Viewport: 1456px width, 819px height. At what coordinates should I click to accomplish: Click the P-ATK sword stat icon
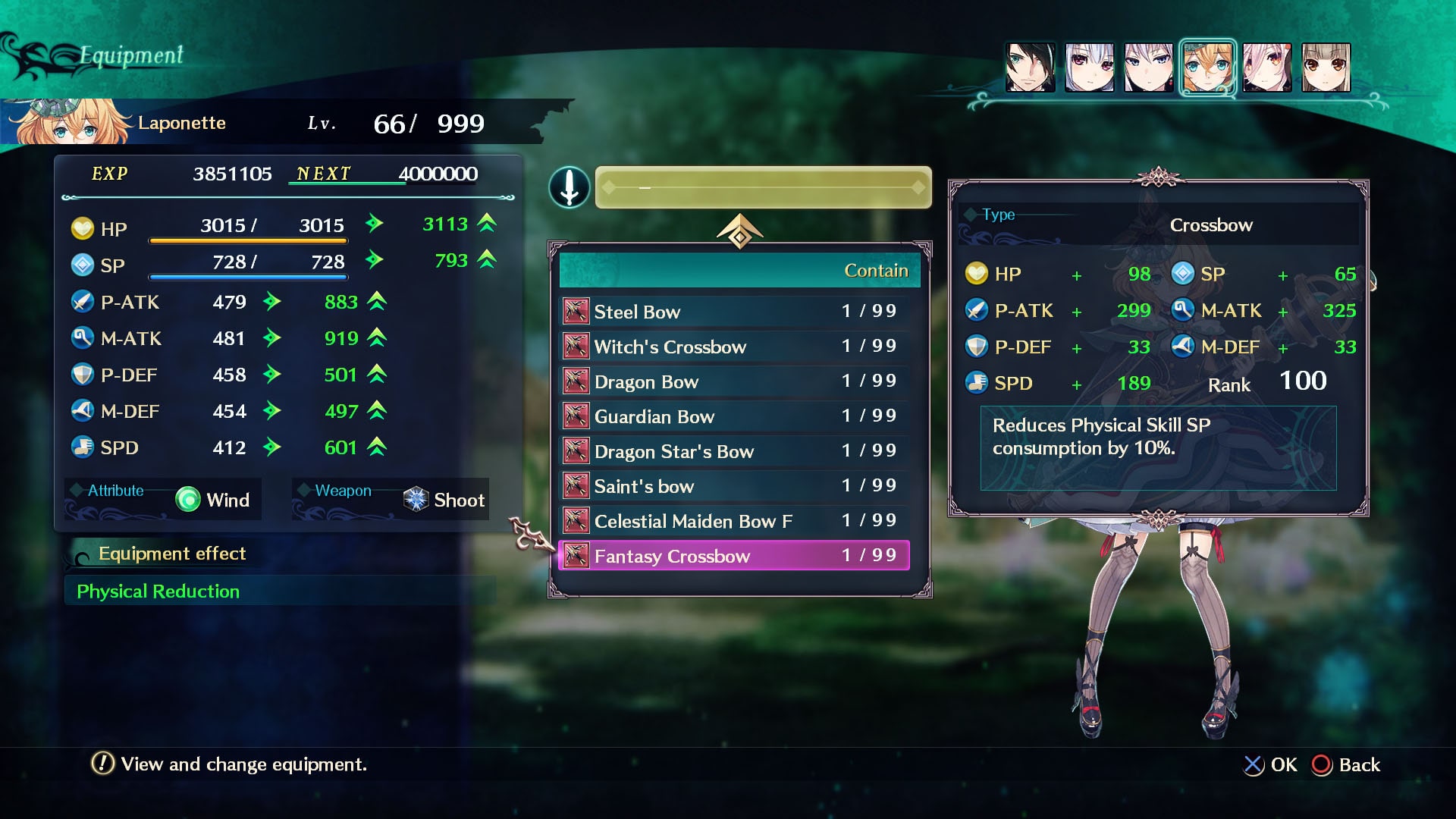pyautogui.click(x=83, y=301)
